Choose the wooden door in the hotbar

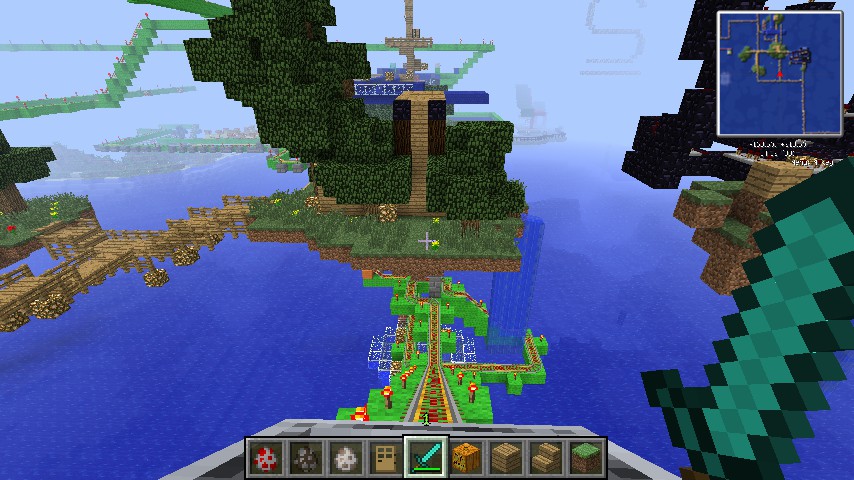tap(386, 458)
